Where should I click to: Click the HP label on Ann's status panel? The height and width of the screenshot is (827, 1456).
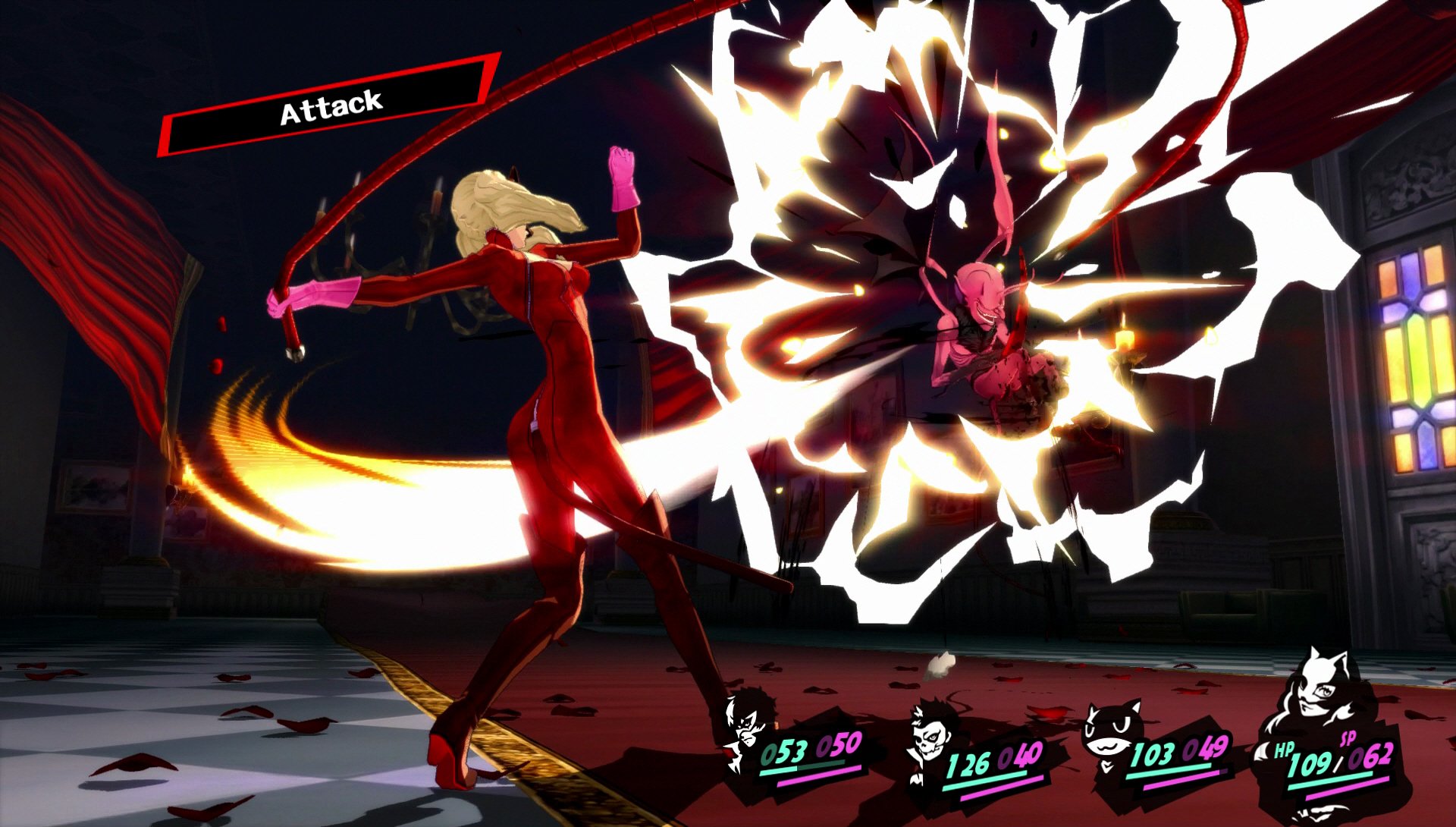point(1284,750)
